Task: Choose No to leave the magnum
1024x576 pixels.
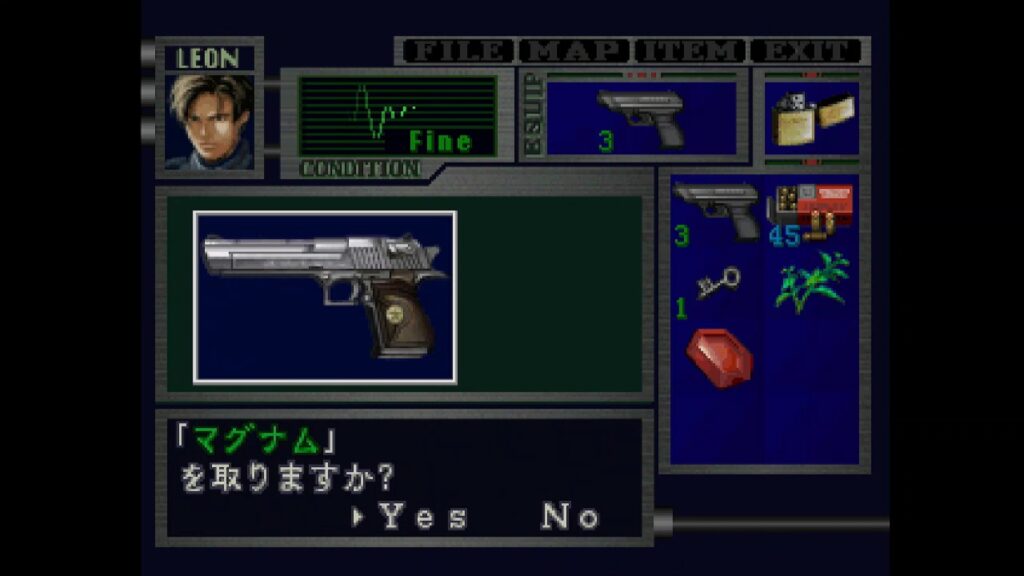Action: point(570,517)
